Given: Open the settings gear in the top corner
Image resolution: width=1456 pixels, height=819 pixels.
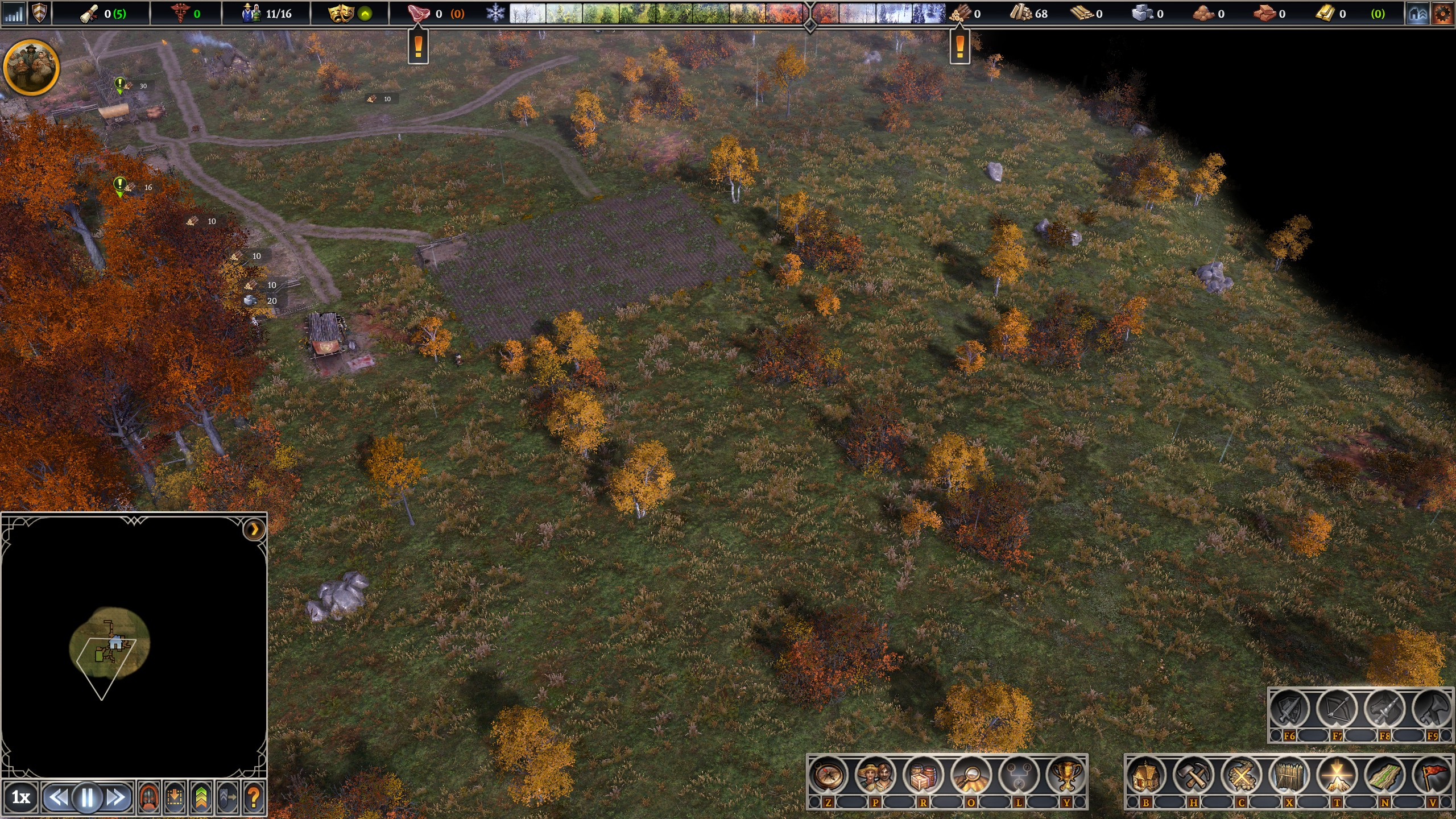Looking at the screenshot, I should coord(1443,14).
